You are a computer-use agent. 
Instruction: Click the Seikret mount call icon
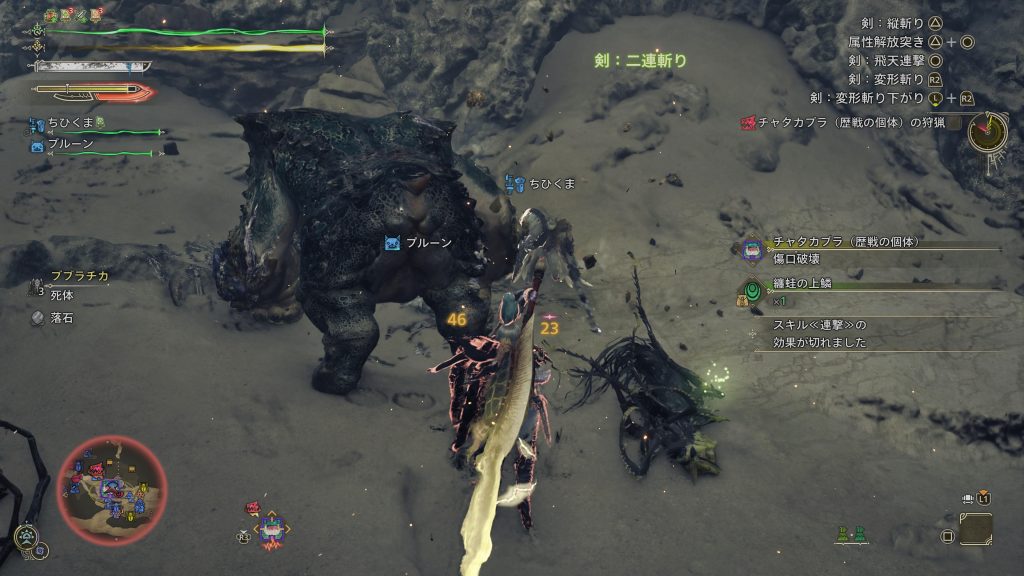click(x=27, y=537)
